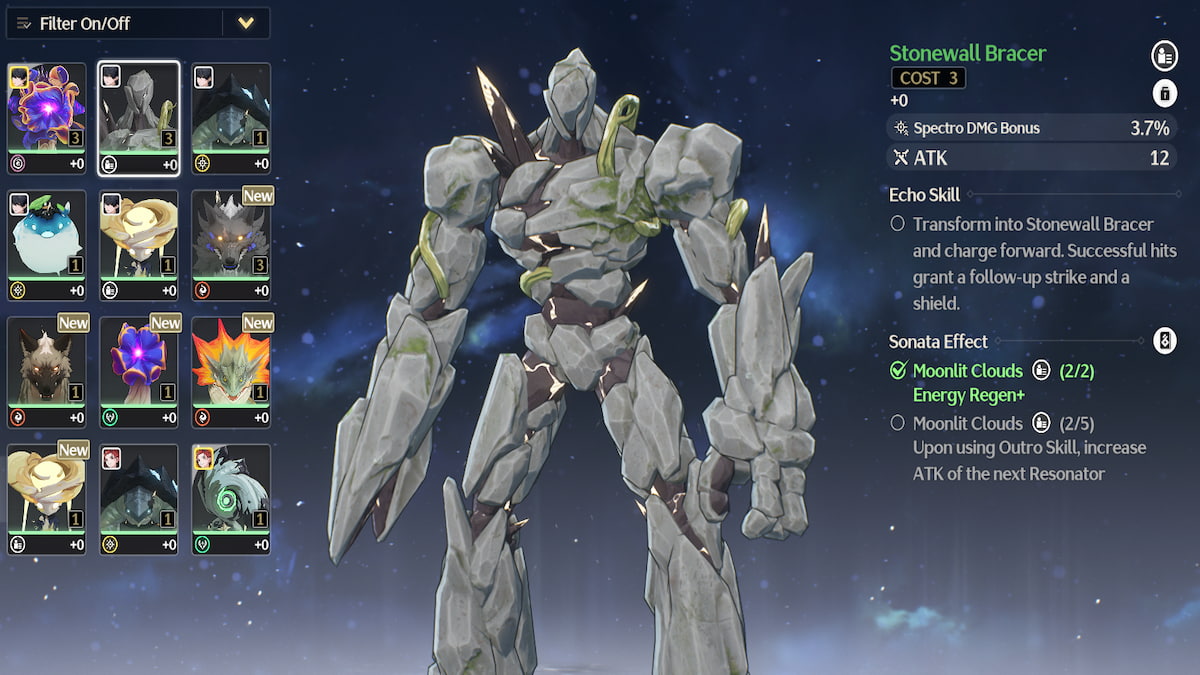Open the Sonata Effect info icon
Viewport: 1200px width, 675px height.
coord(1163,341)
